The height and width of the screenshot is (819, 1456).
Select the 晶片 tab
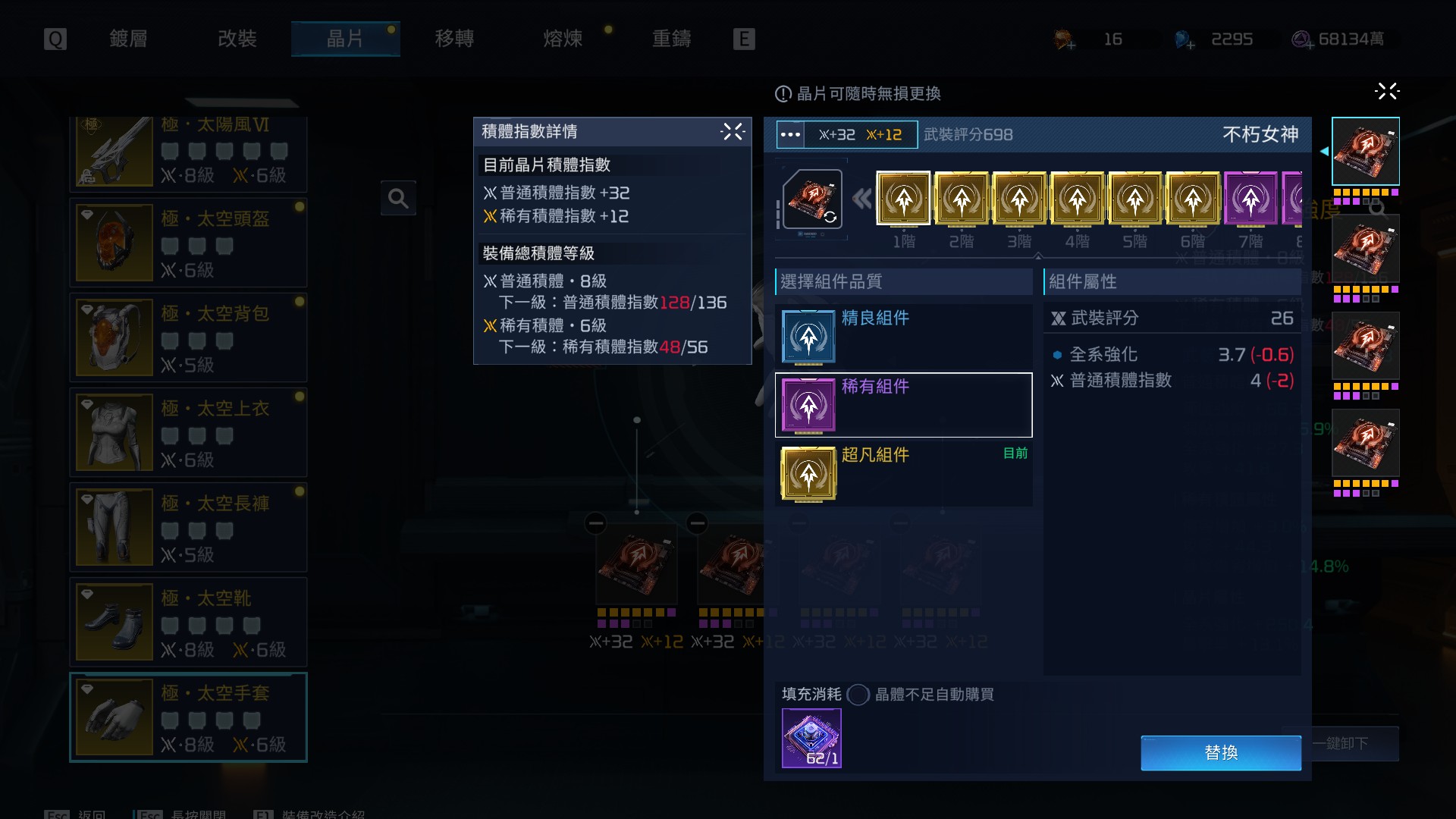[x=345, y=39]
